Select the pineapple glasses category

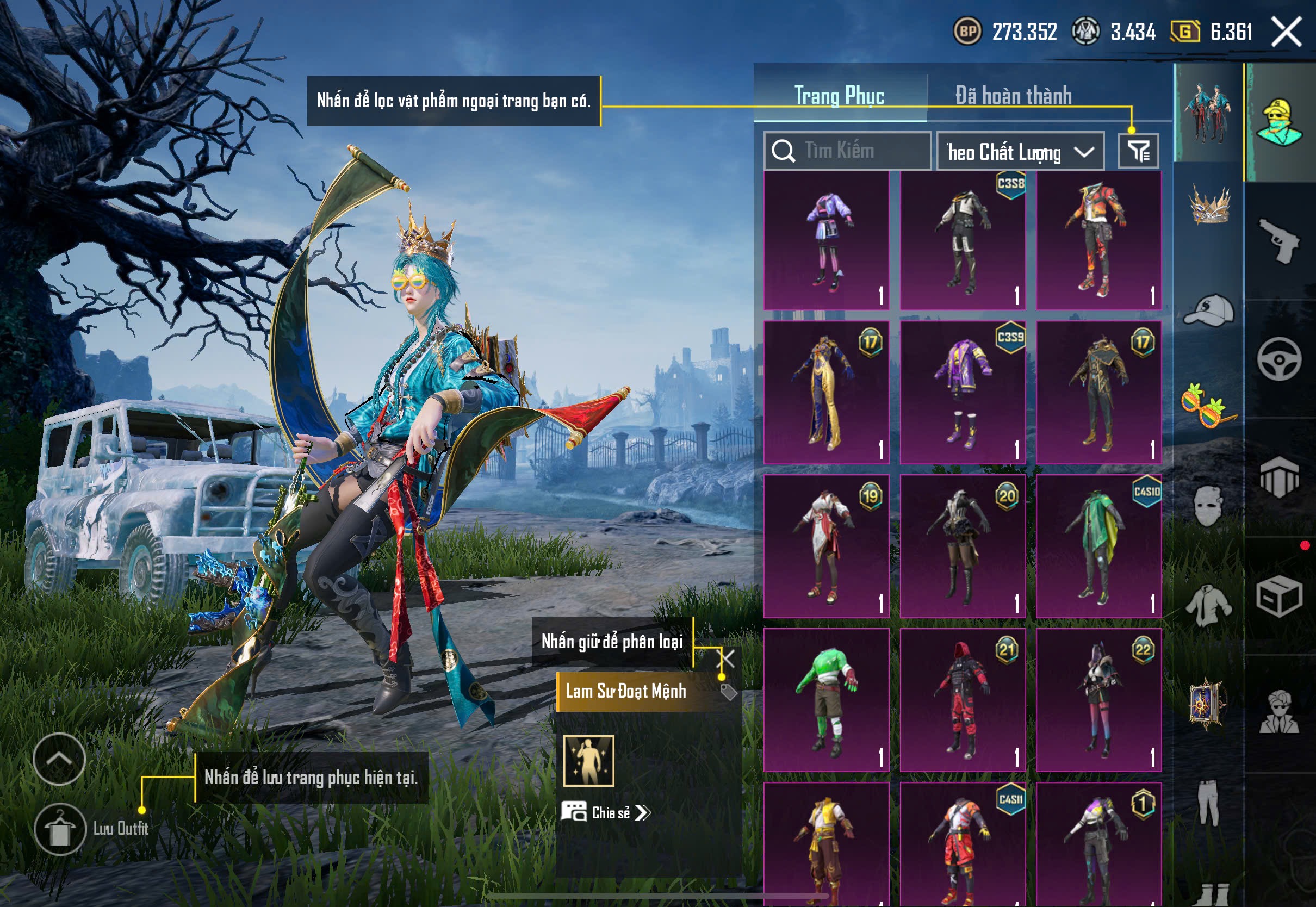1209,405
